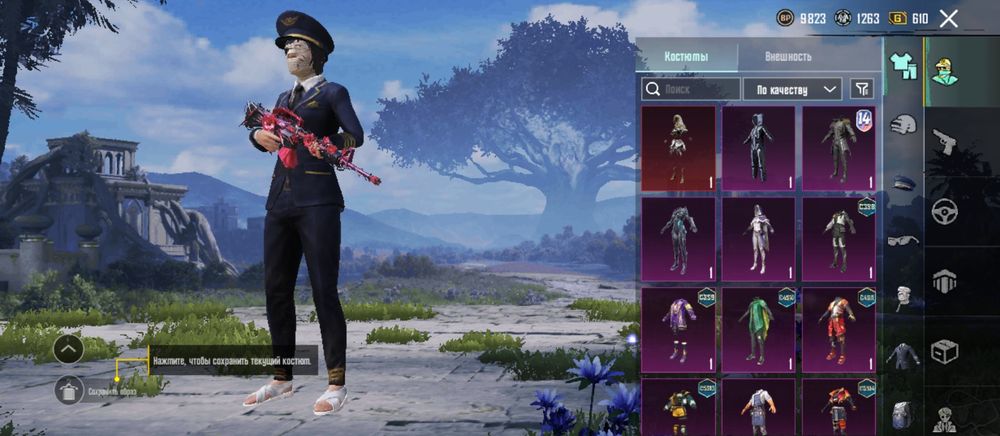Switch to the Костюмы tab

pyautogui.click(x=687, y=57)
